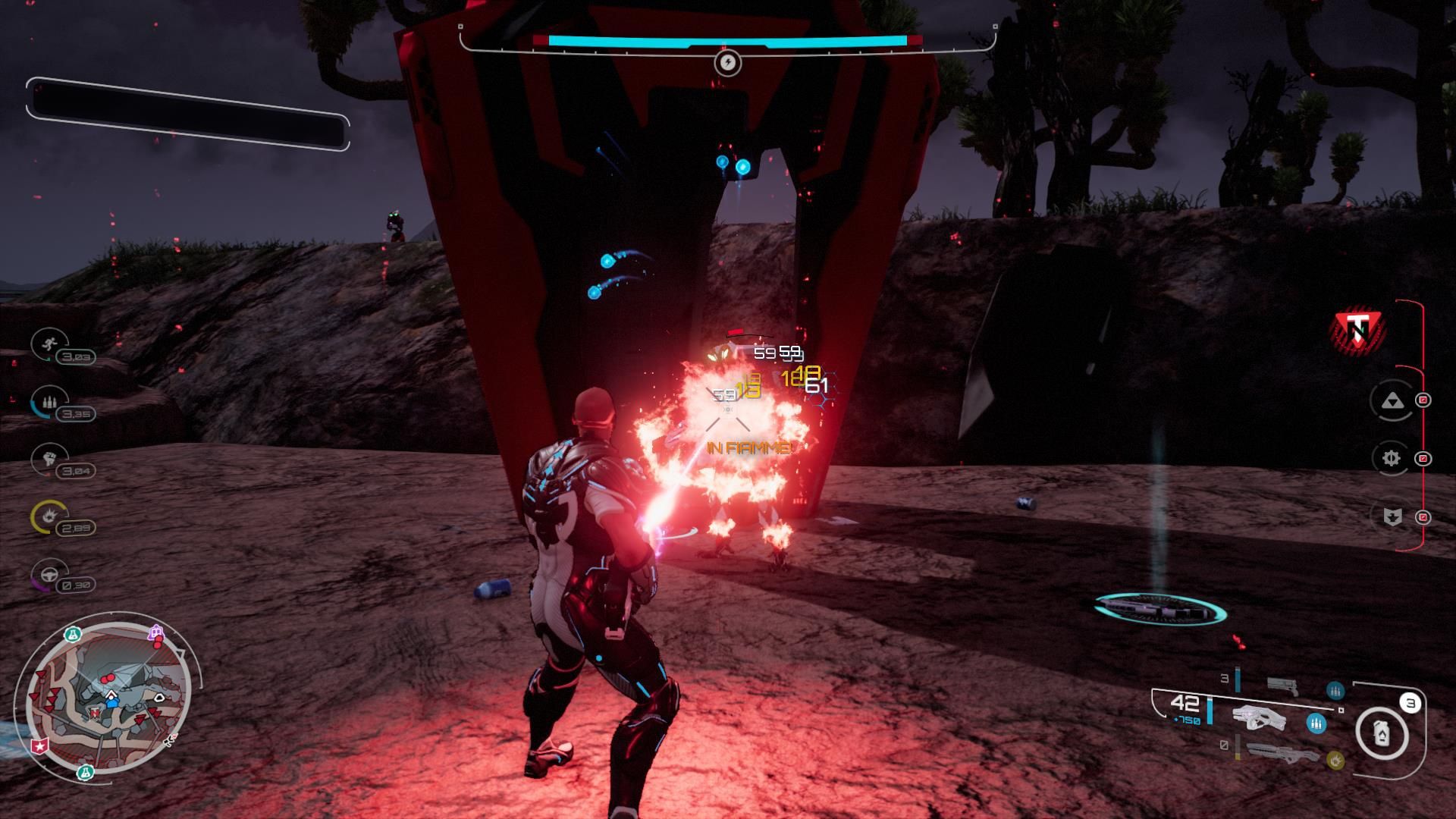This screenshot has height=819, width=1456.
Task: Click the purple map marker on minimap
Action: (x=156, y=632)
